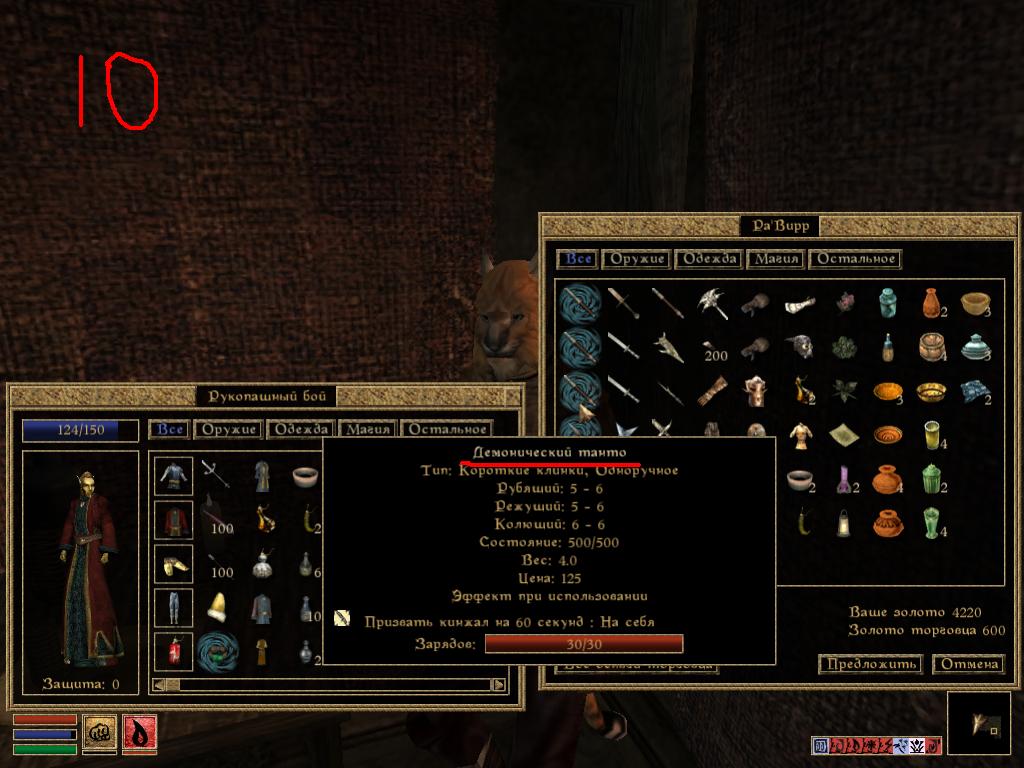Filter your inventory by Оружие

tap(230, 430)
